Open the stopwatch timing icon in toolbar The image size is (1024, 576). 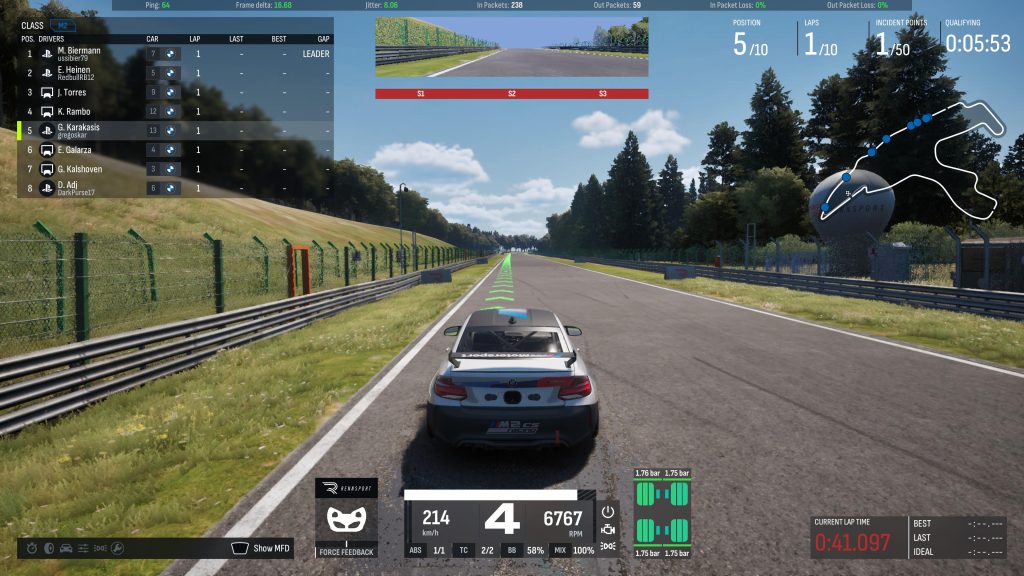tap(31, 548)
